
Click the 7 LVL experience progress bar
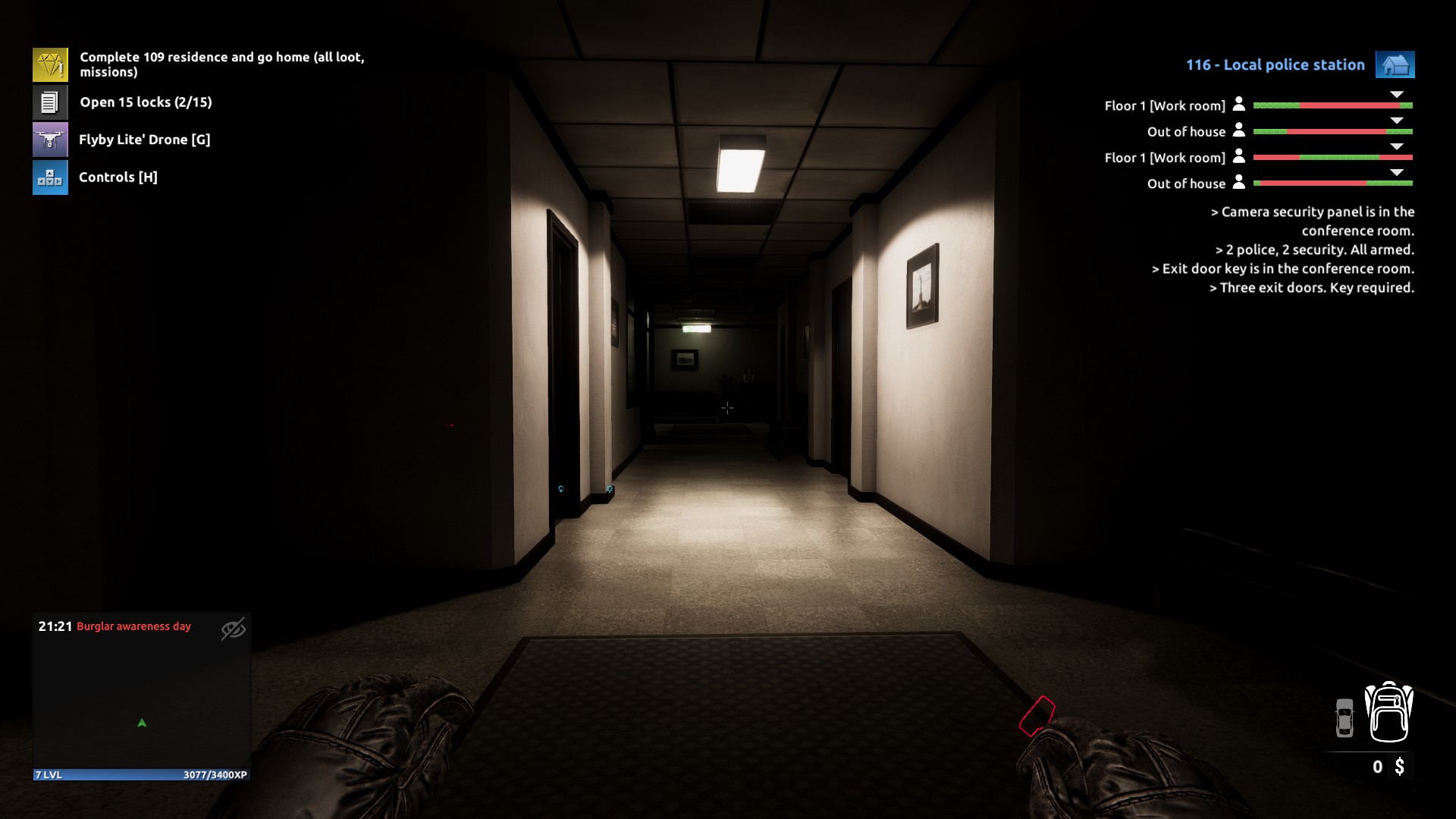click(141, 776)
